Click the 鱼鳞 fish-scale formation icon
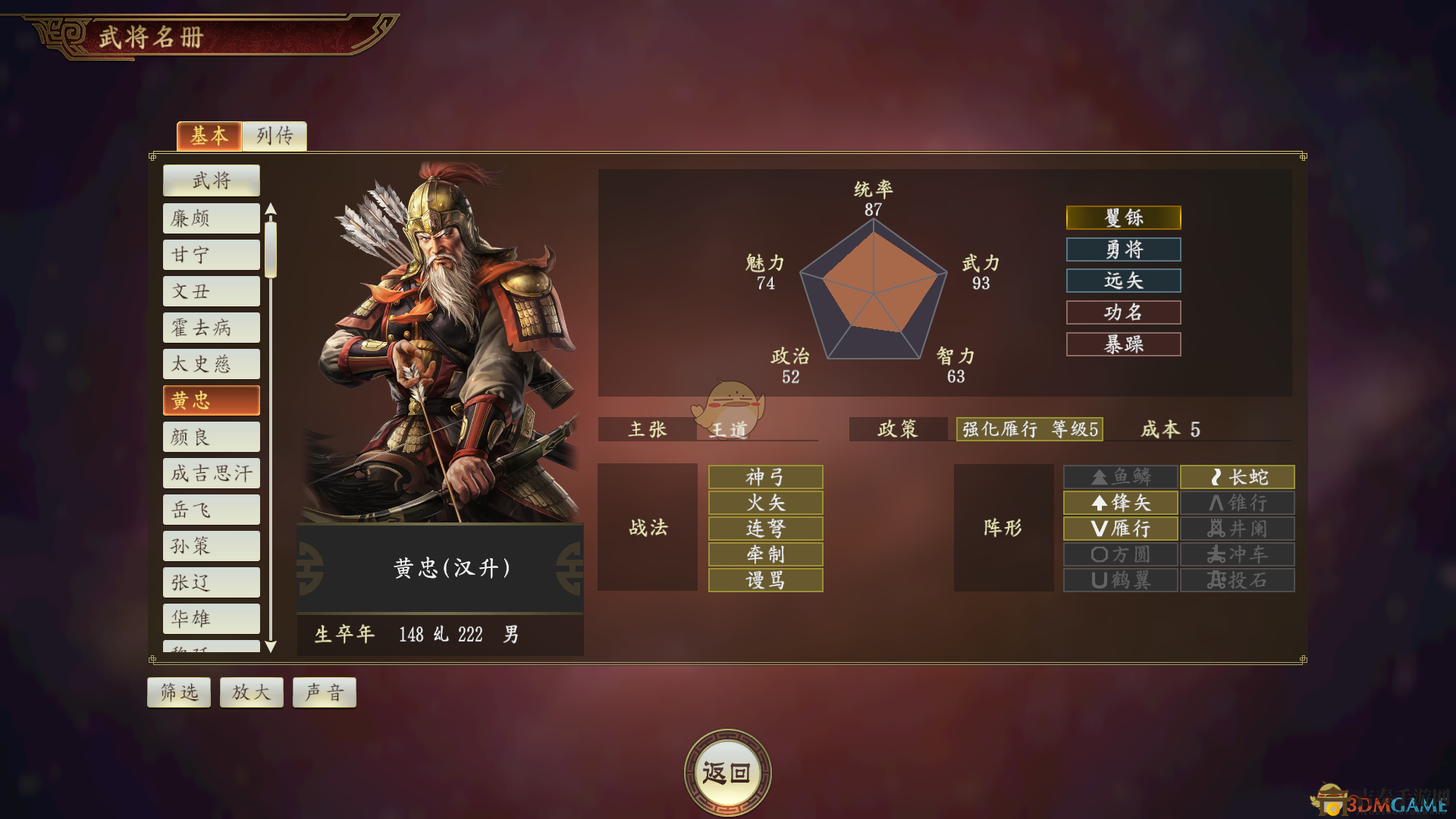The height and width of the screenshot is (819, 1456). (1119, 477)
